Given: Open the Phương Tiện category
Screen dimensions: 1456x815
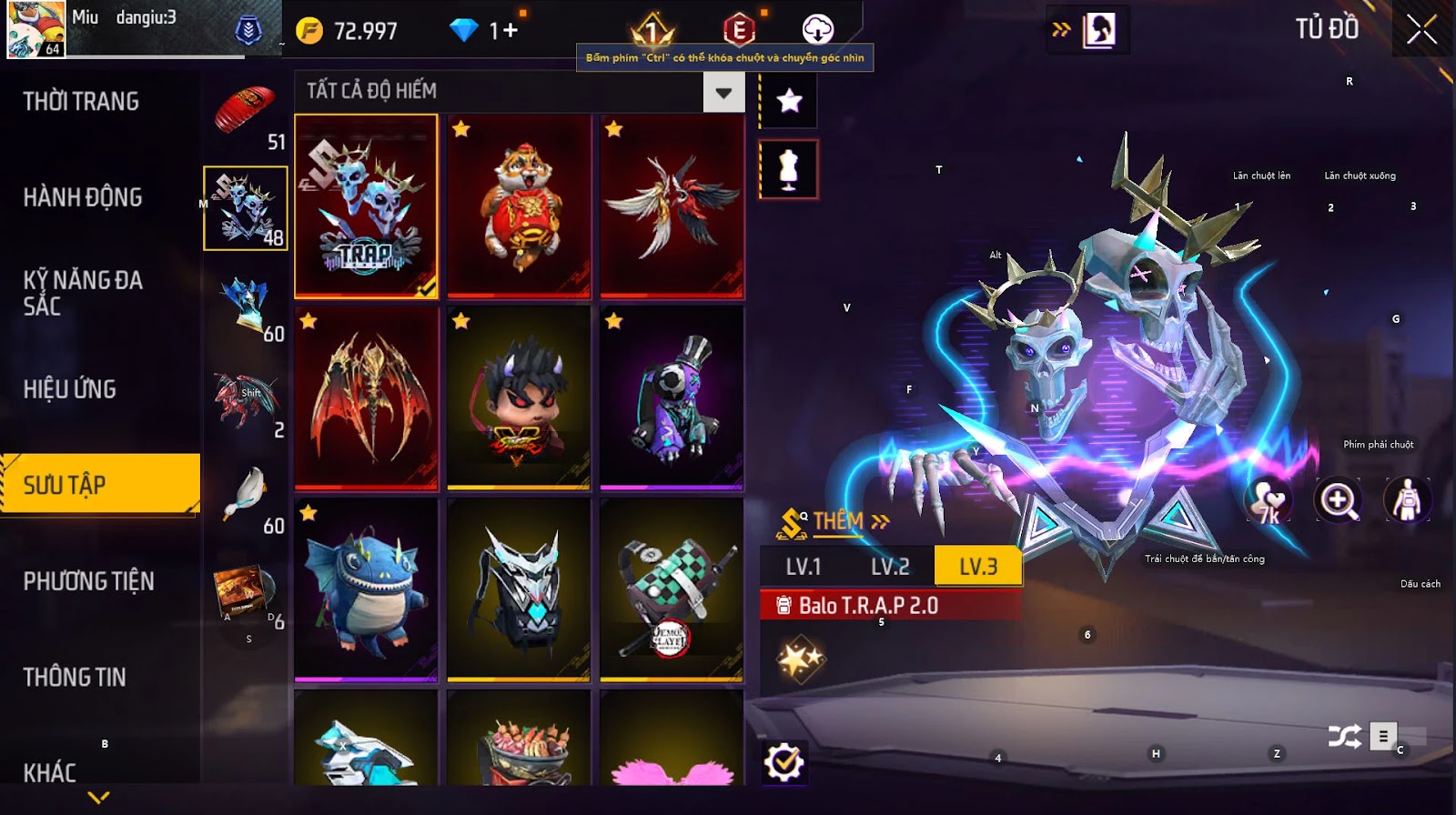Looking at the screenshot, I should pos(88,581).
